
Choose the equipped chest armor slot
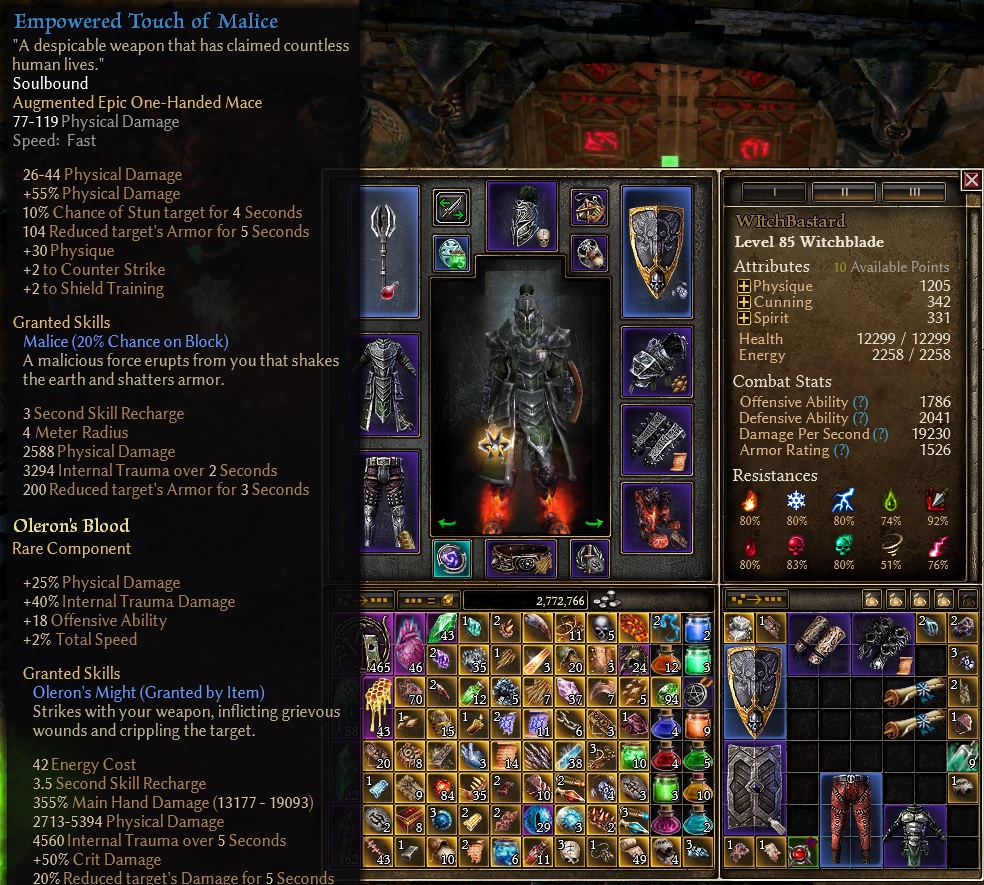click(385, 385)
